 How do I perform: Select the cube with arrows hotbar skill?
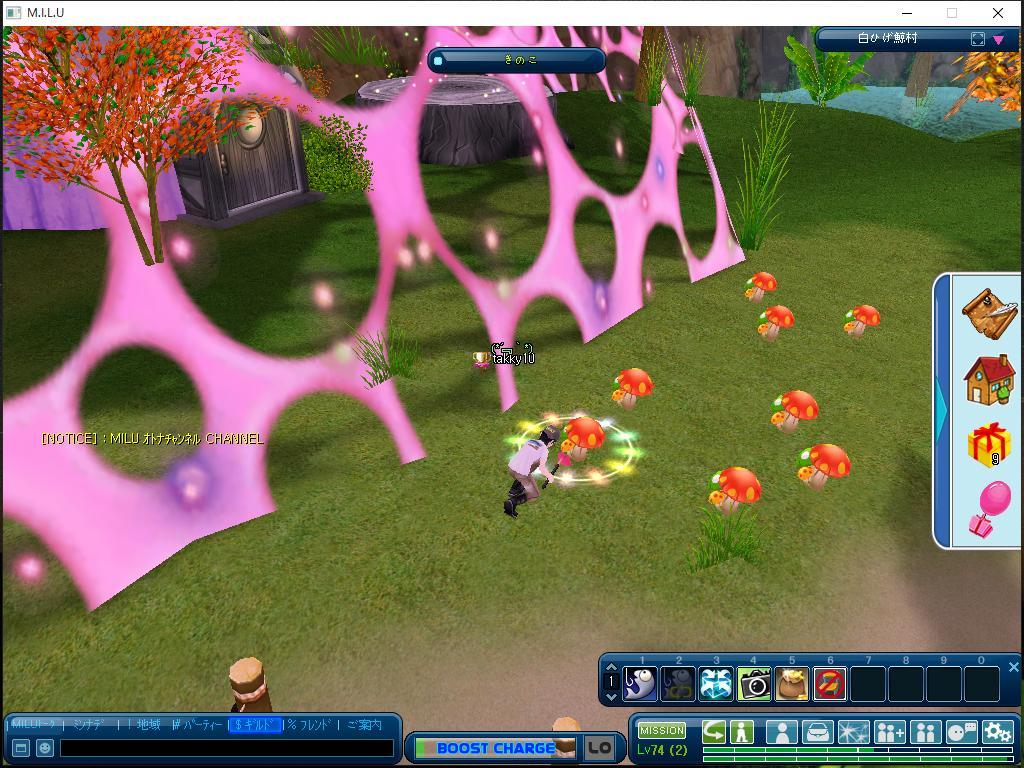(716, 684)
